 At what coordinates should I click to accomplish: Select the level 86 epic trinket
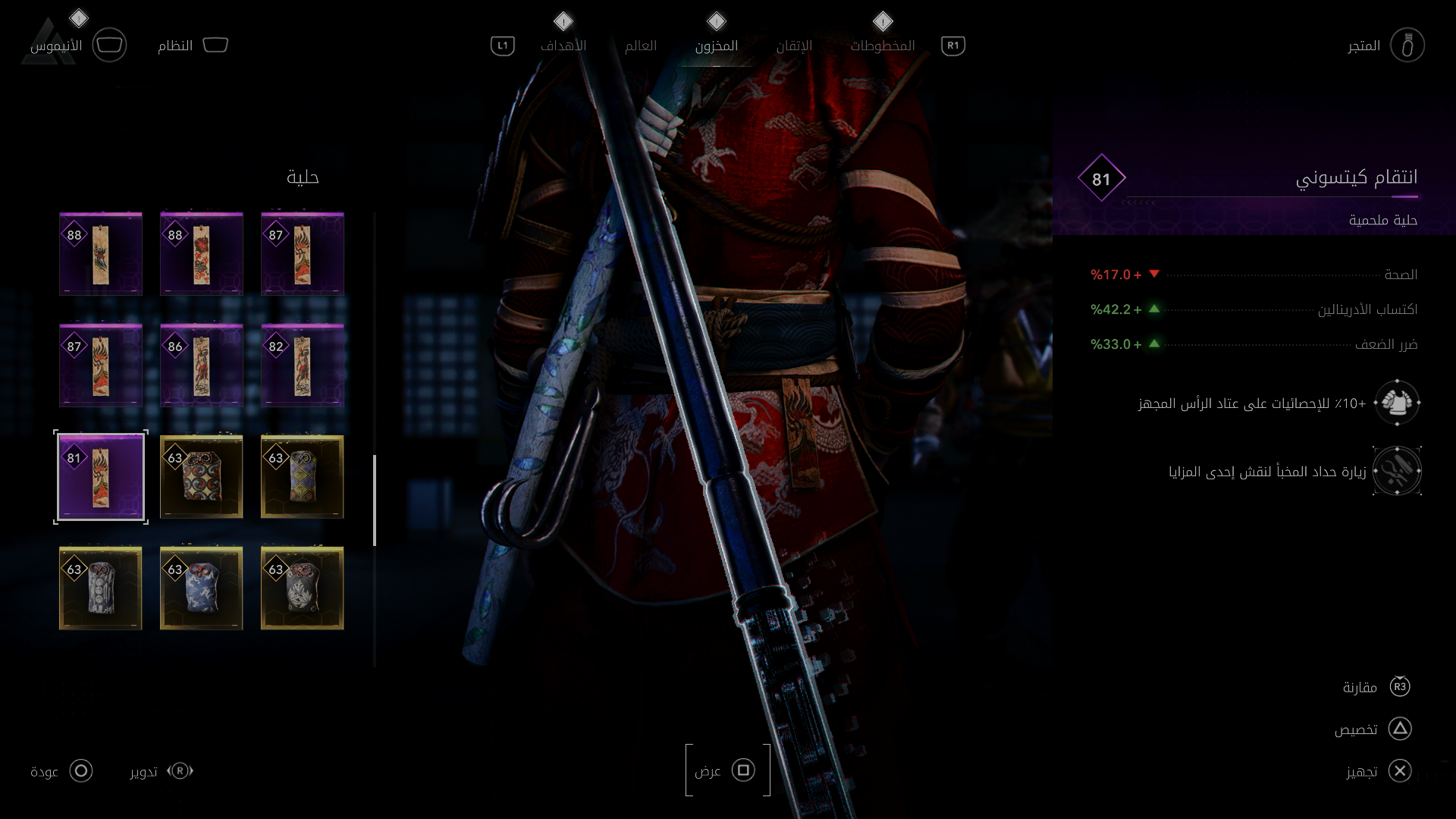click(x=201, y=366)
